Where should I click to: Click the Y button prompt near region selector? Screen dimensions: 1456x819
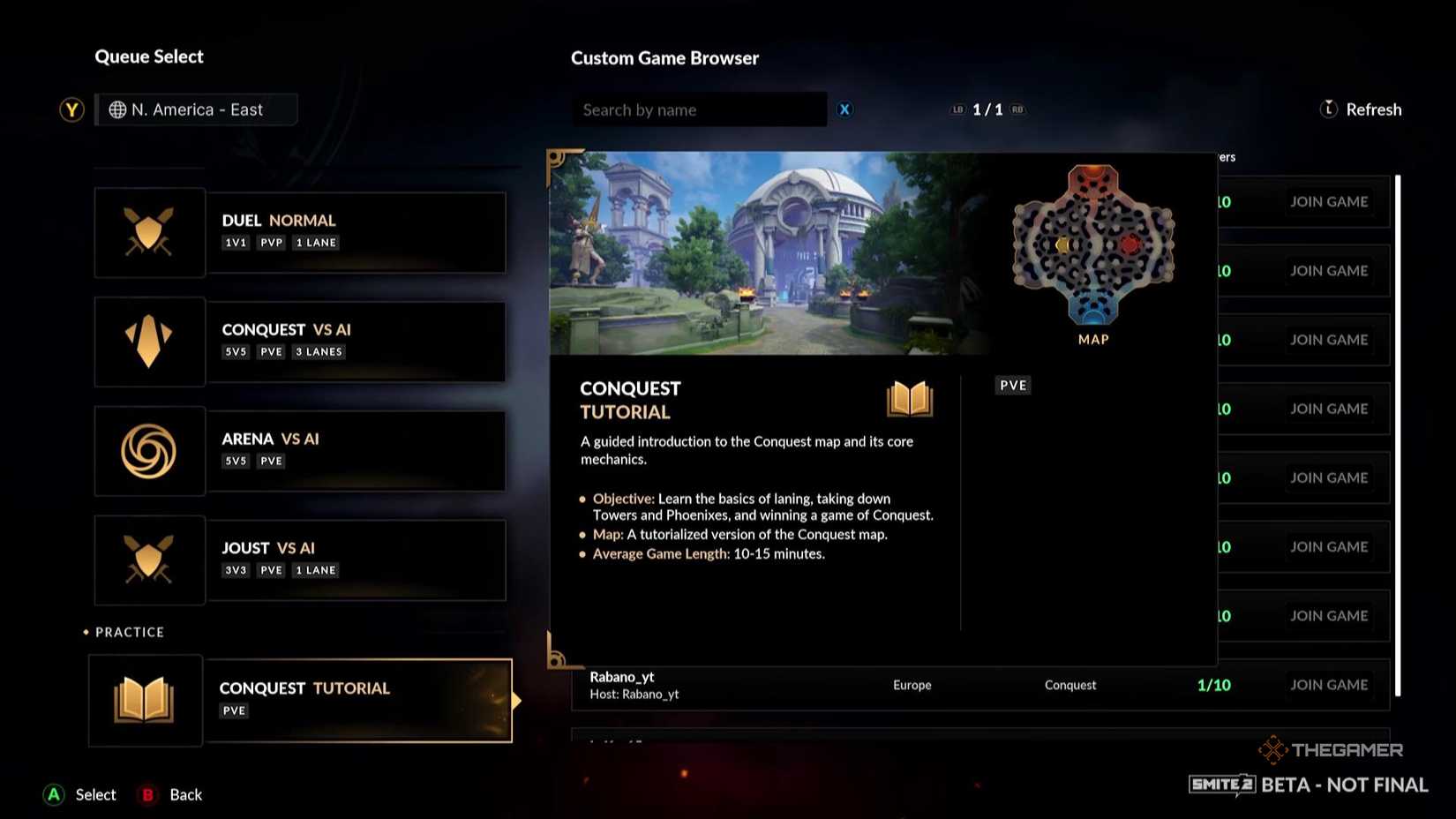coord(71,109)
